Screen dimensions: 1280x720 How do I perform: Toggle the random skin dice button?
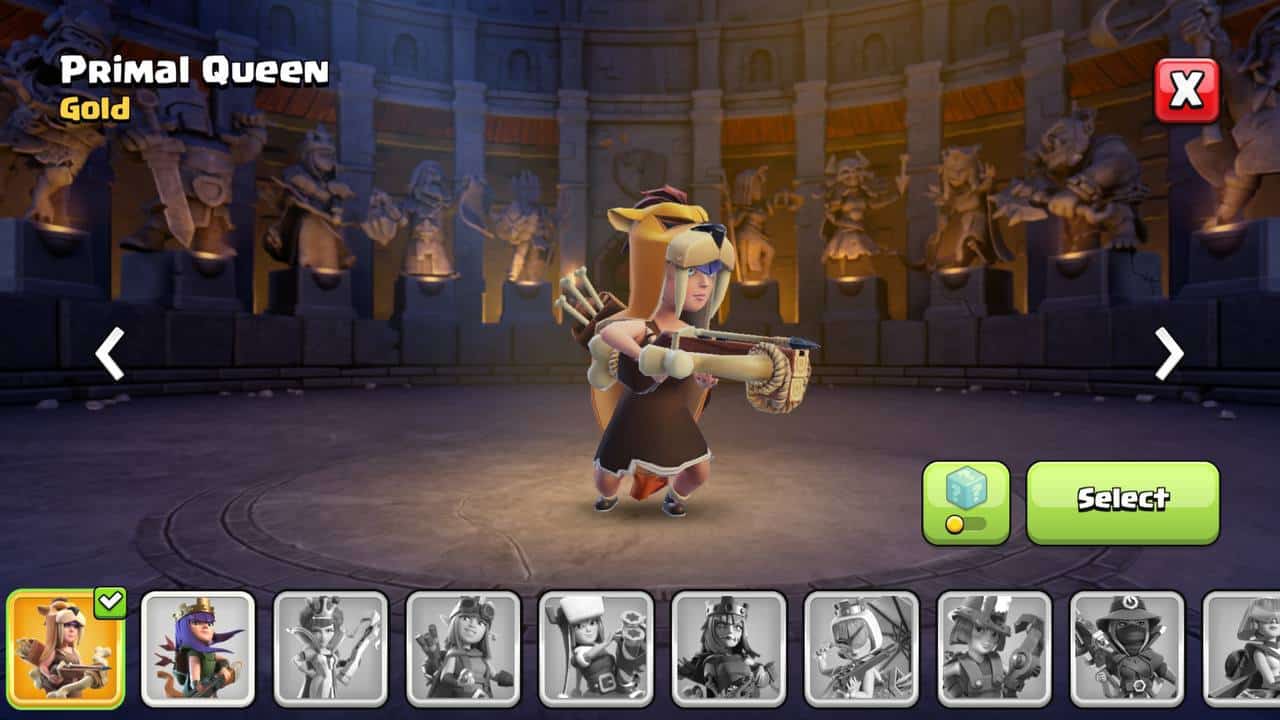965,502
